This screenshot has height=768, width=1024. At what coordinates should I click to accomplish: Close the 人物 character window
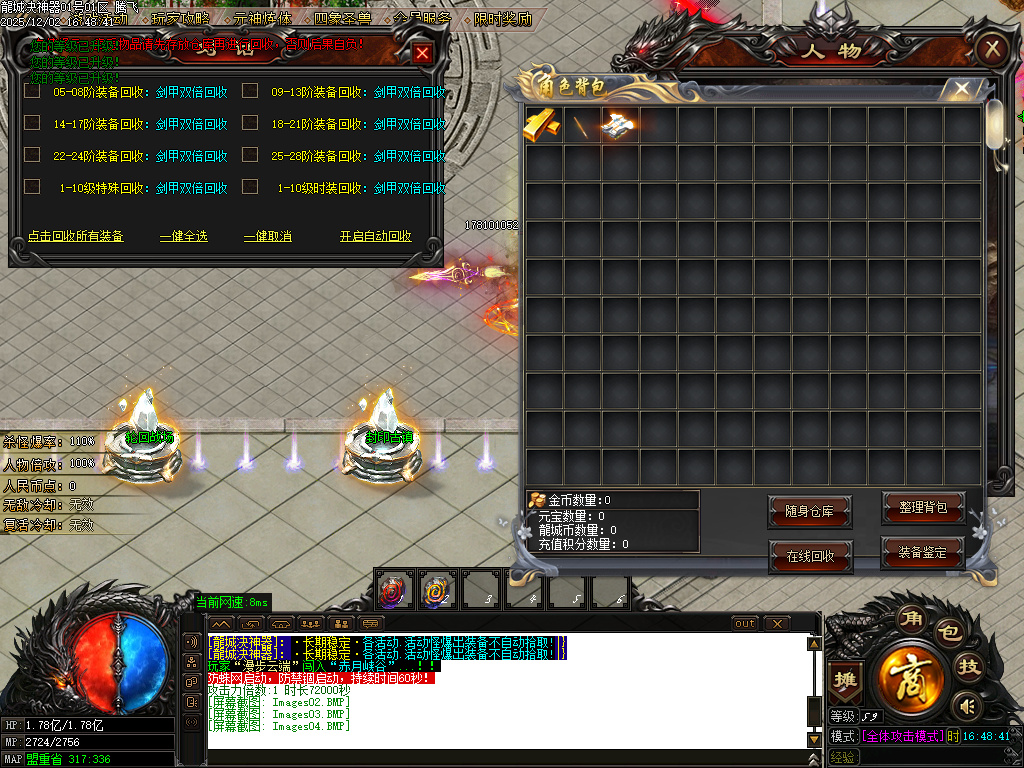(991, 48)
